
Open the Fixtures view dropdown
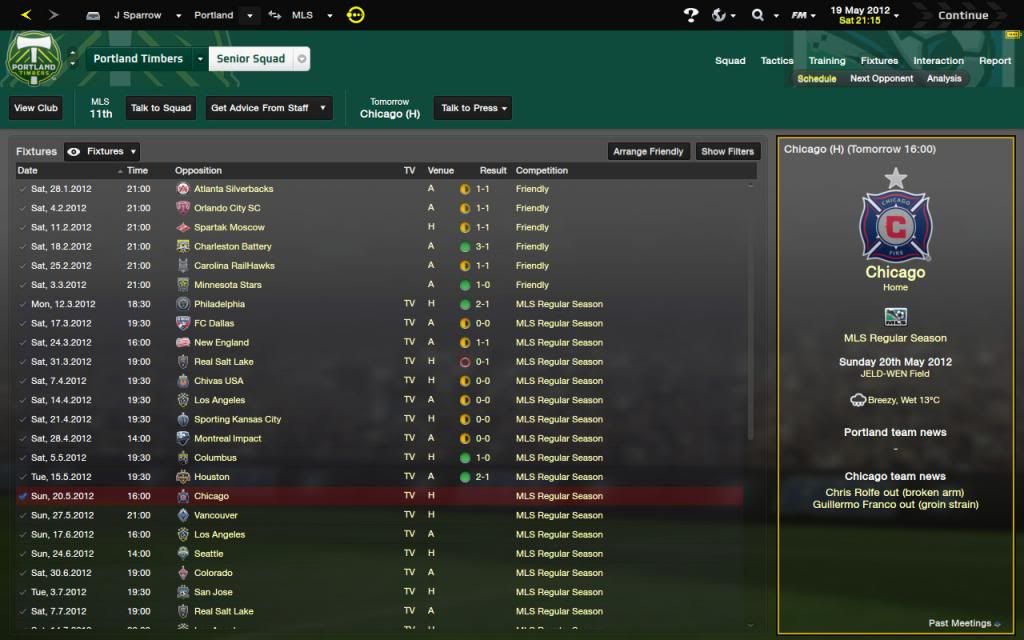(x=102, y=152)
